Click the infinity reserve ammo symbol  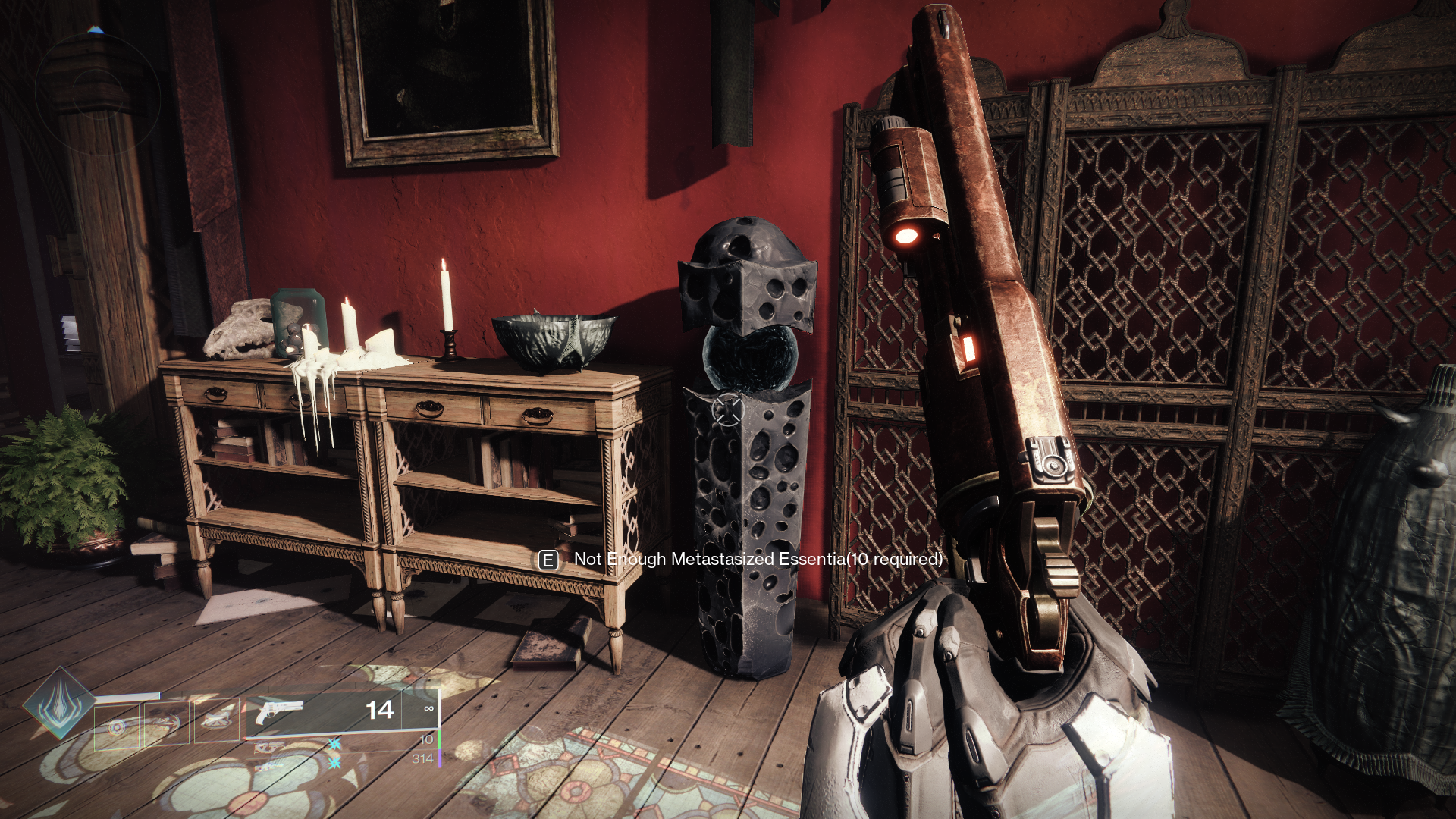pos(429,710)
